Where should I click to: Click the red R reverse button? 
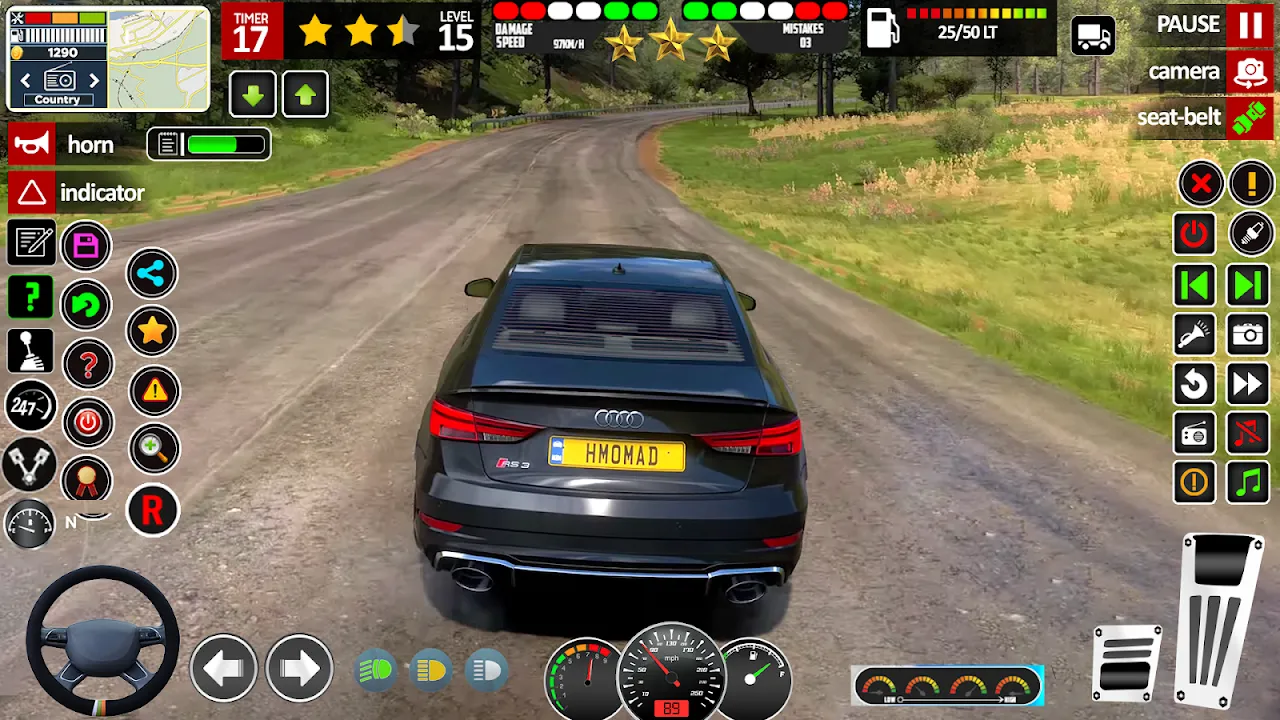[152, 511]
